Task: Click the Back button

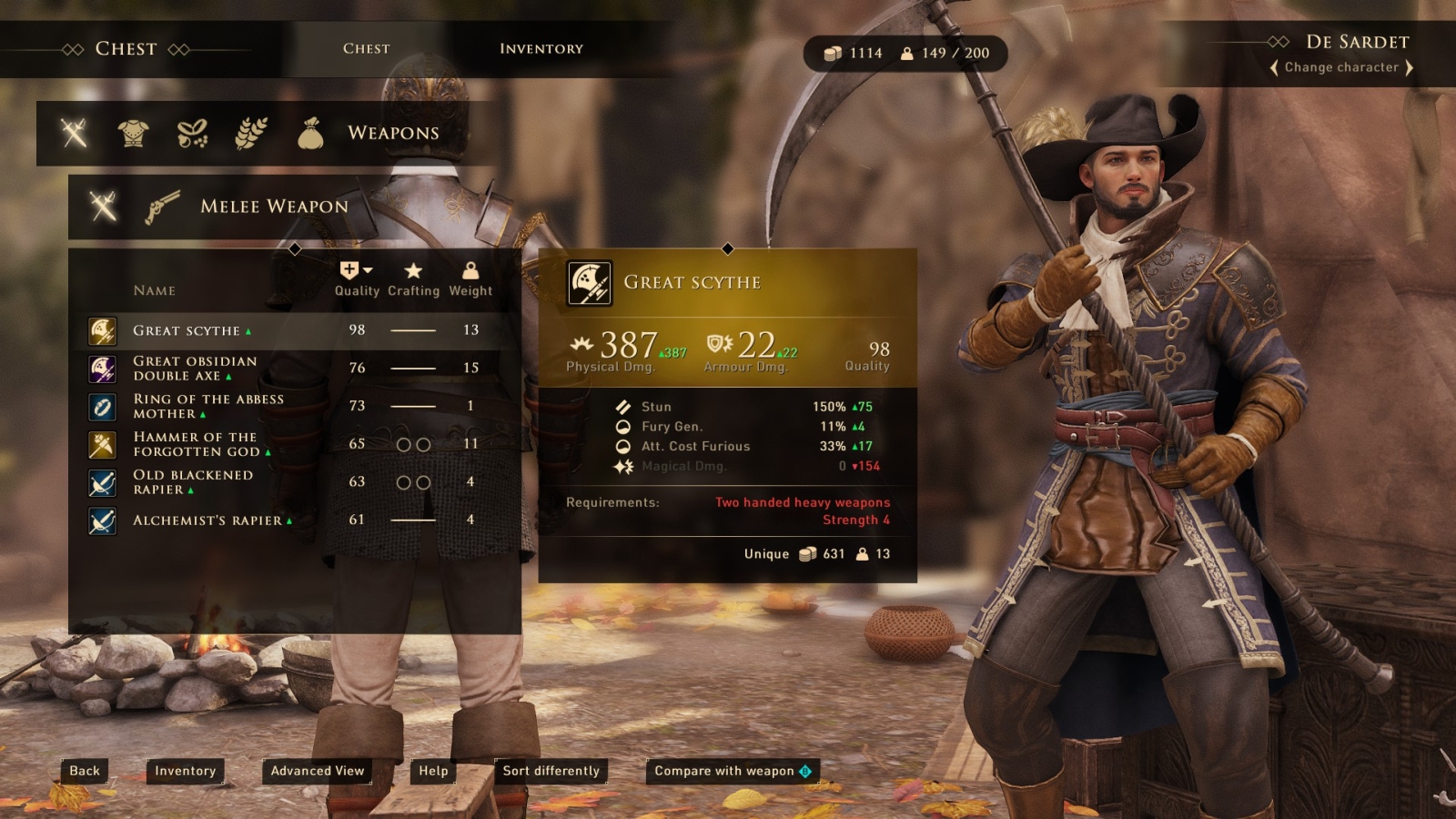Action: pos(85,771)
